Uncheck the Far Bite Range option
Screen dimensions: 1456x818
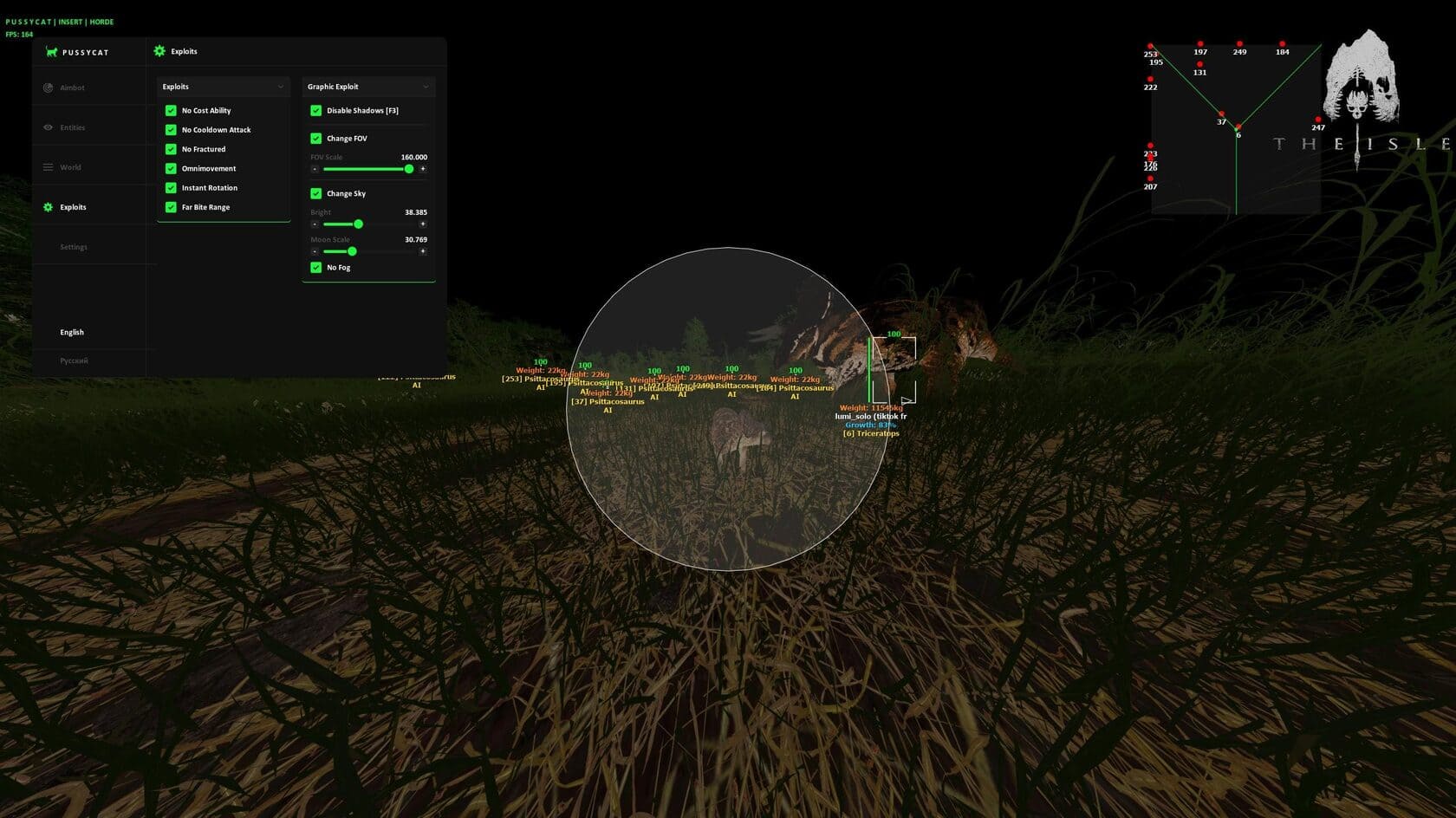coord(171,207)
